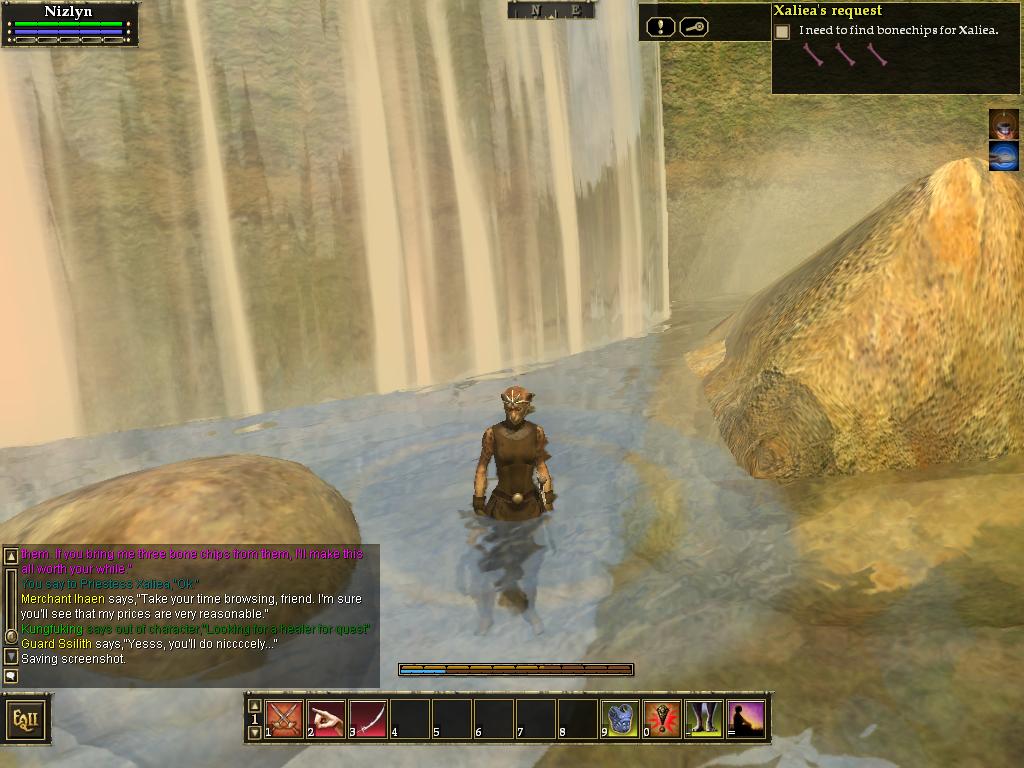The height and width of the screenshot is (768, 1024).
Task: Open the EQII main menu button
Action: (x=26, y=719)
